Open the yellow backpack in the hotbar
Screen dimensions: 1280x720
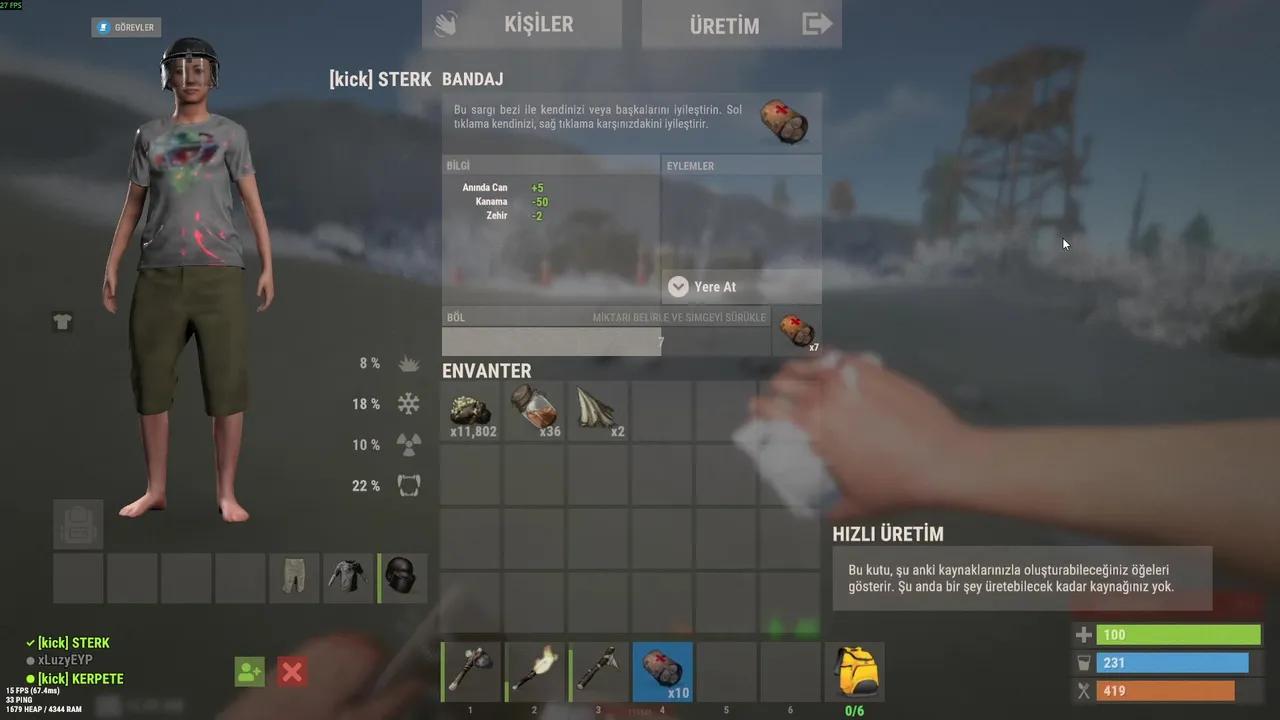coord(855,672)
